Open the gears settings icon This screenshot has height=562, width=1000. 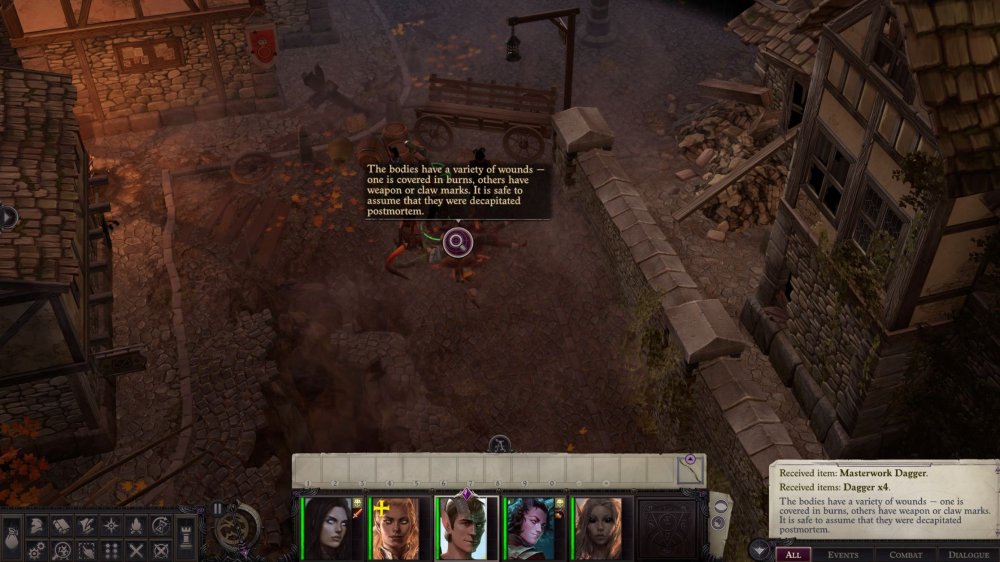coord(35,549)
